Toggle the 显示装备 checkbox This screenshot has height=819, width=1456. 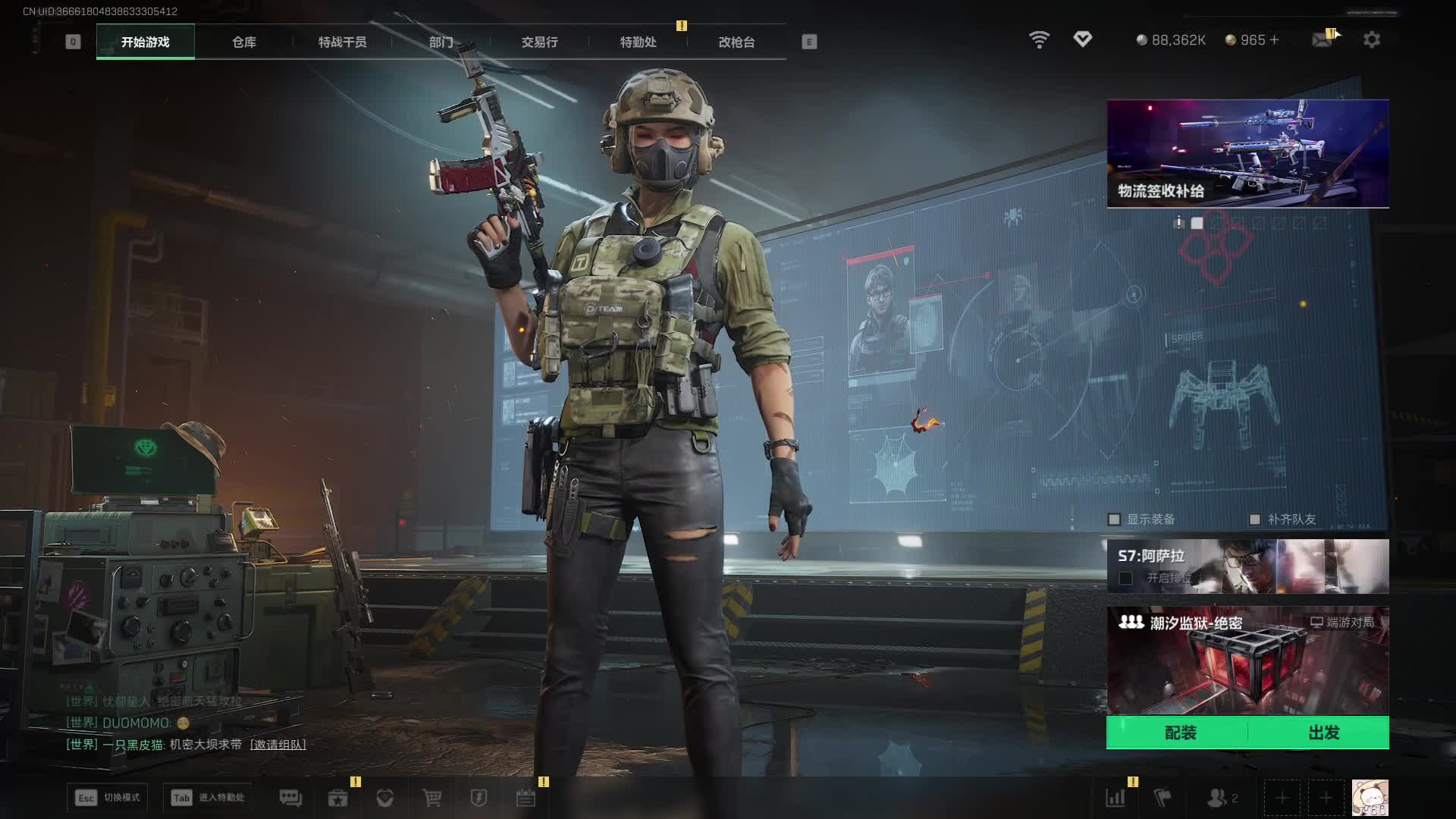click(1114, 519)
